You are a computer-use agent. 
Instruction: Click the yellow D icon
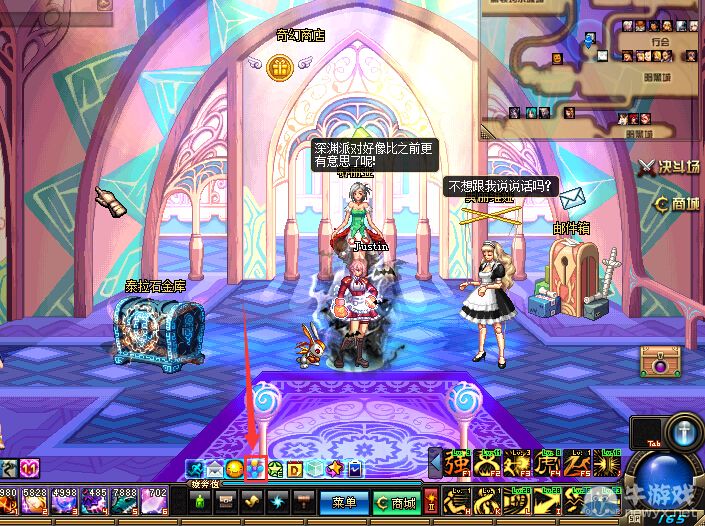coord(295,468)
